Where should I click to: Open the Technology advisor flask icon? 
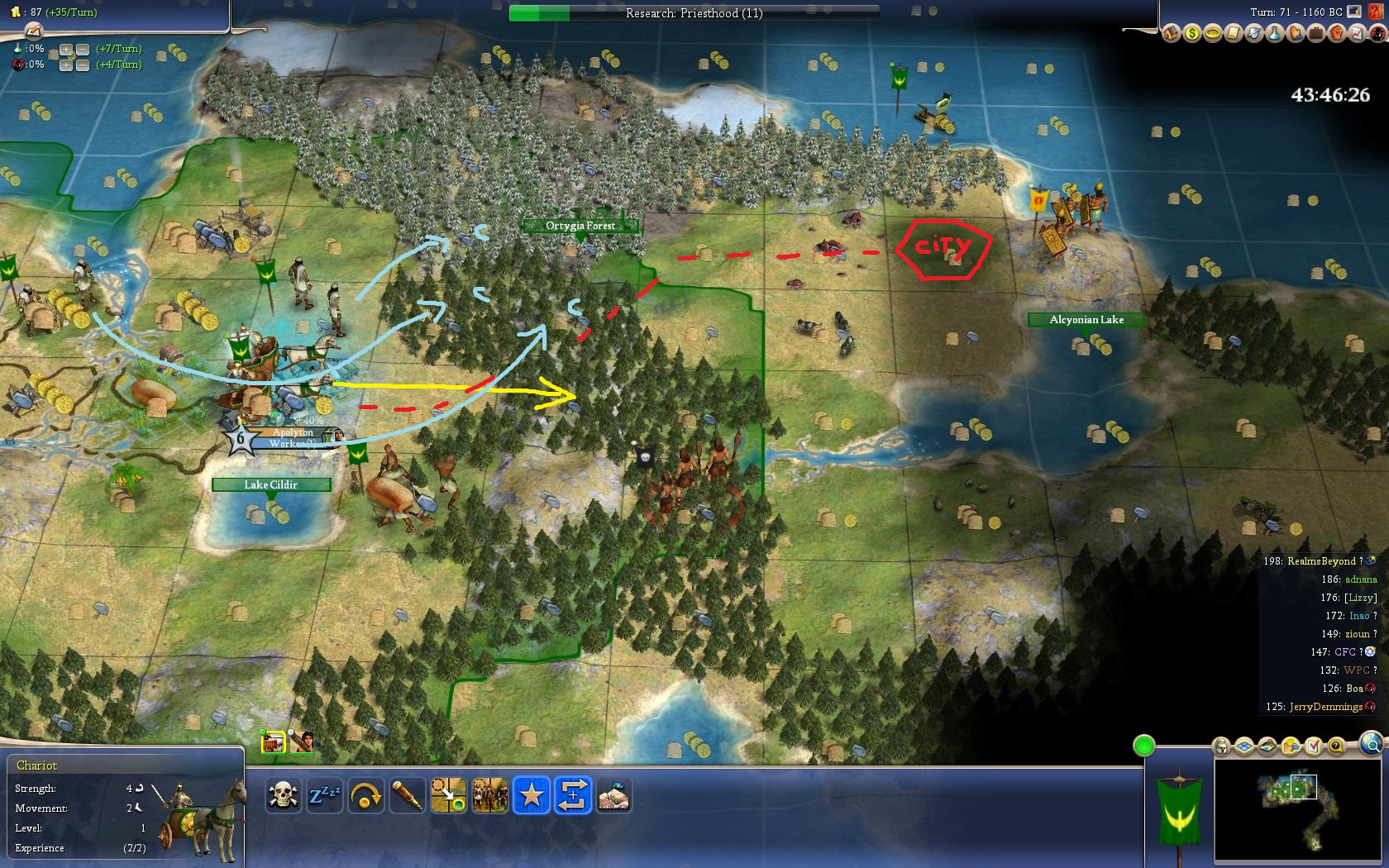point(1274,33)
